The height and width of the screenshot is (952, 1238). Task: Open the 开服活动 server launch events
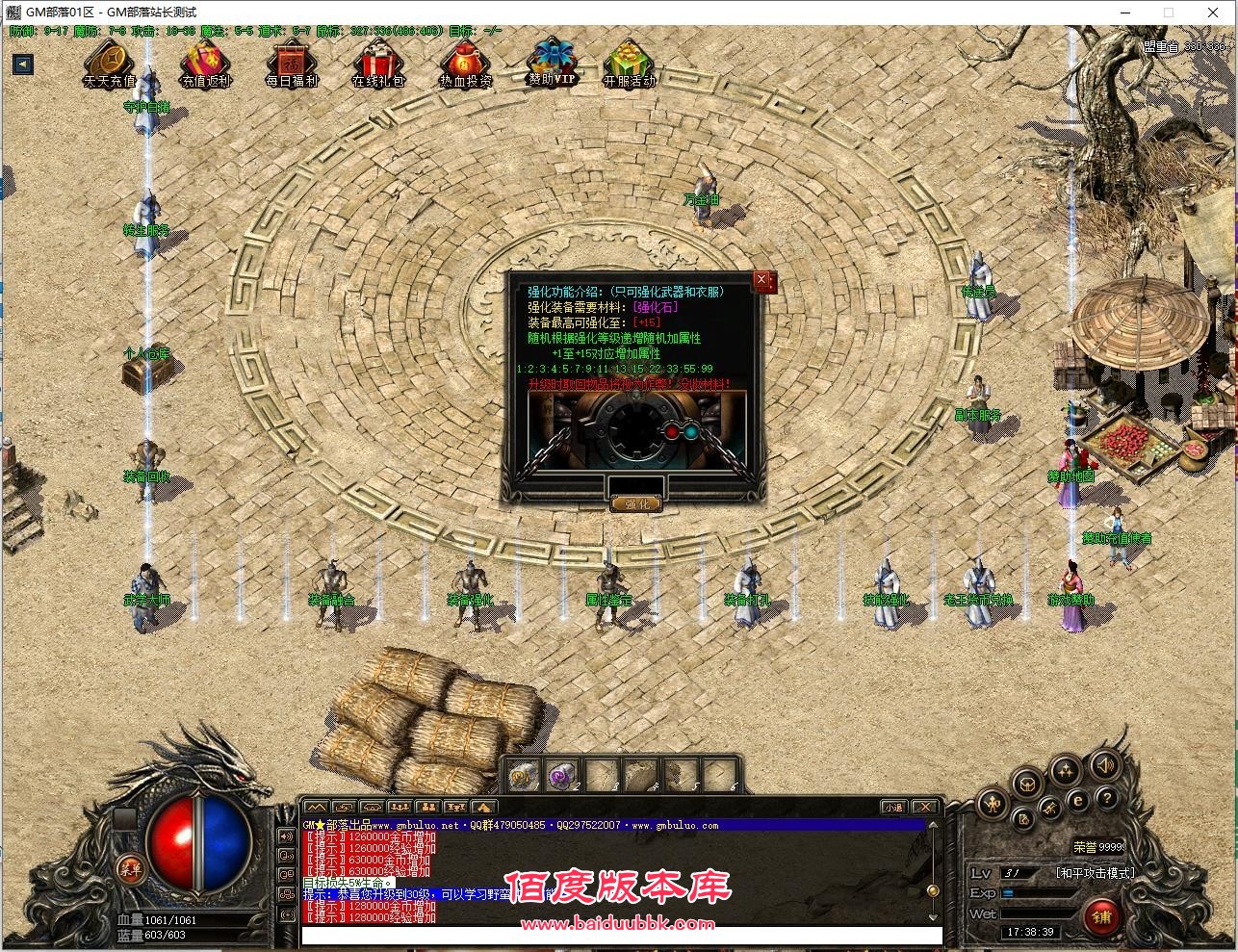pos(629,64)
